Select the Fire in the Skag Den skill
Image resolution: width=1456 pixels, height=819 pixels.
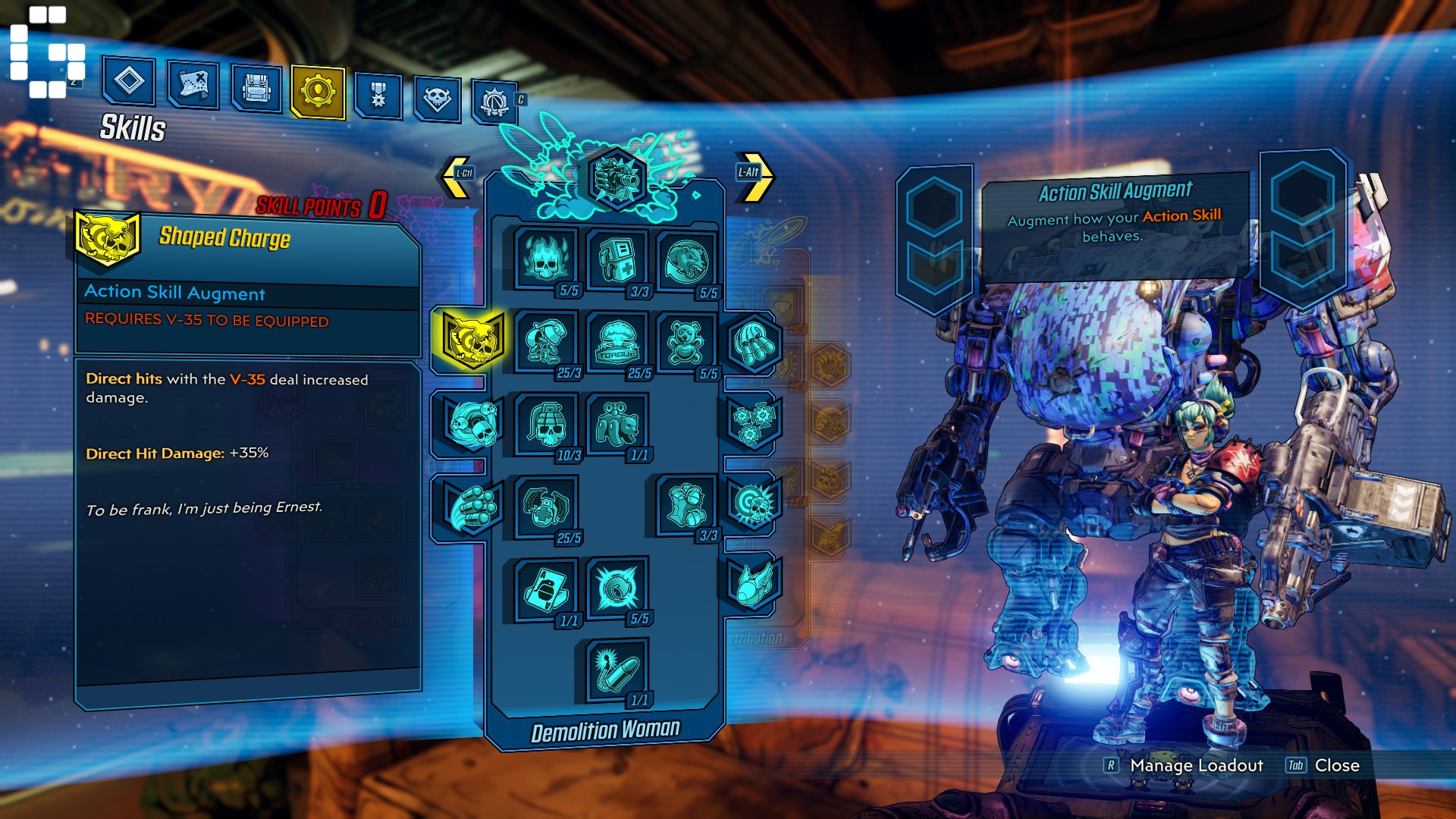click(542, 258)
